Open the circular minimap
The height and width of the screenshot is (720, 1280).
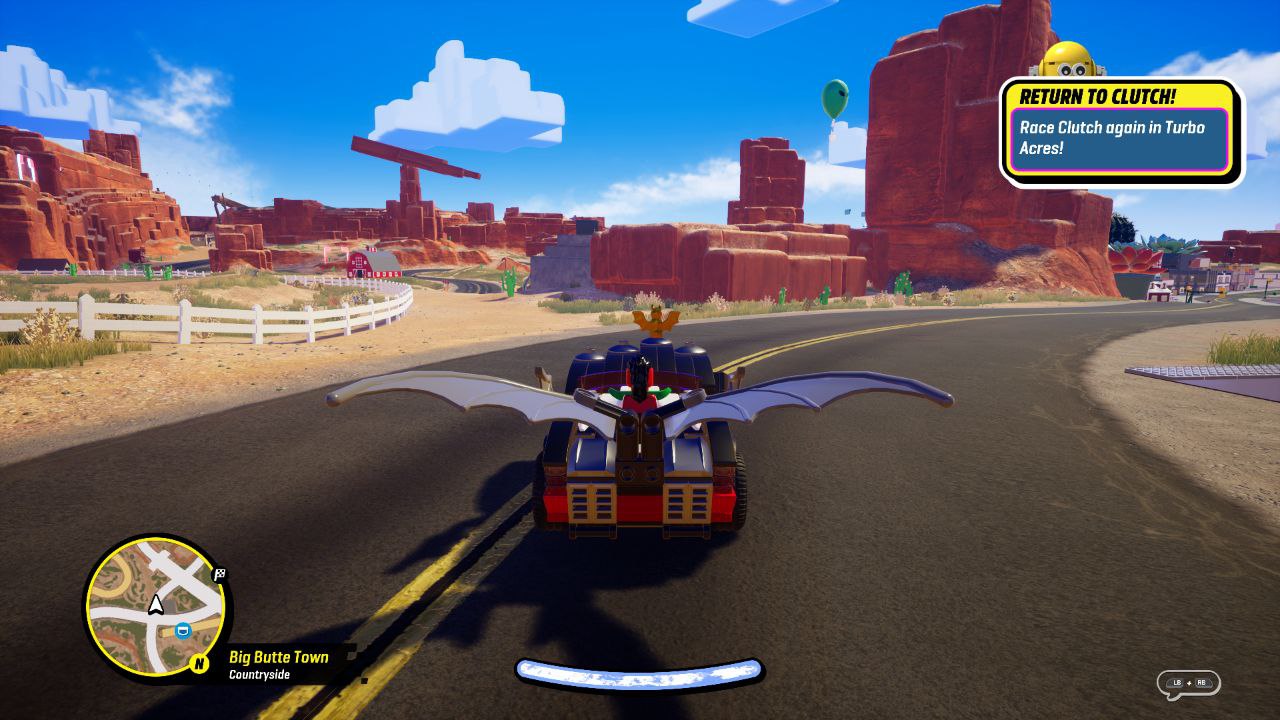click(156, 606)
